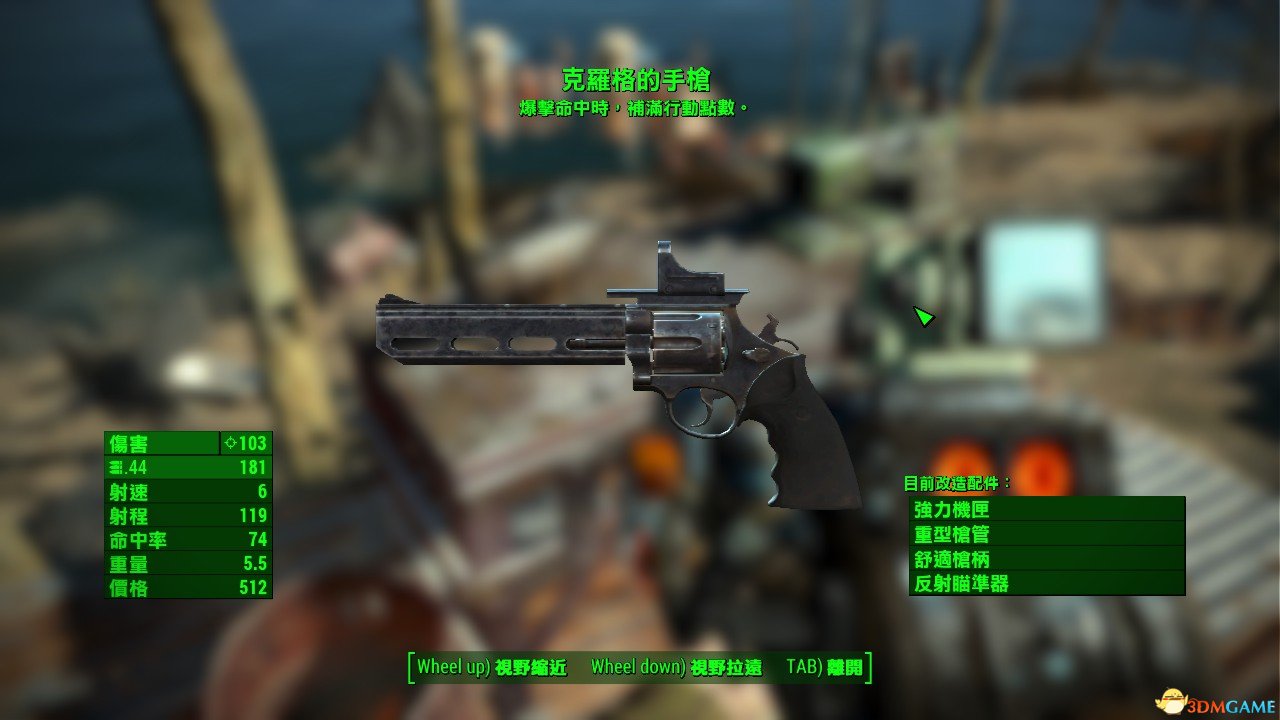Select the 重型槍管 barrel mod row
The image size is (1280, 720).
[x=1046, y=534]
